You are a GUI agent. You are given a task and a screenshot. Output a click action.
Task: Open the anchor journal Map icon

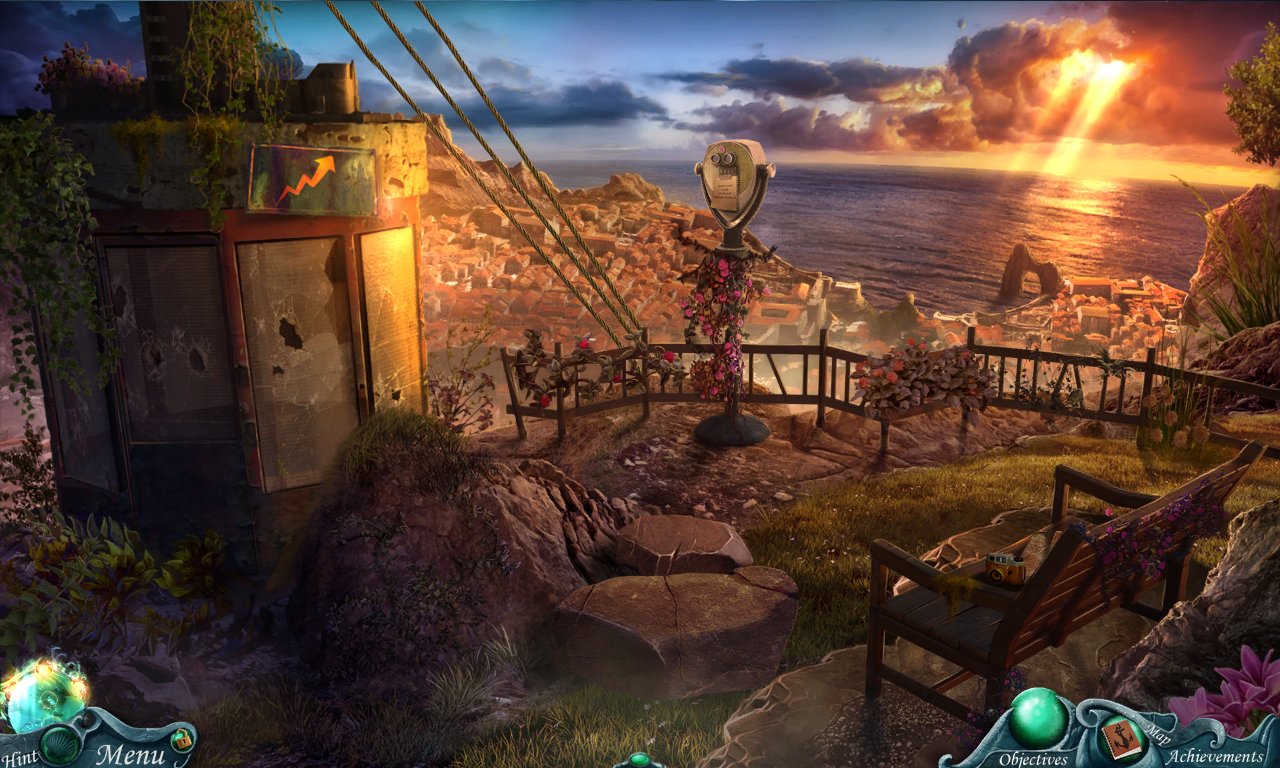click(x=1123, y=740)
